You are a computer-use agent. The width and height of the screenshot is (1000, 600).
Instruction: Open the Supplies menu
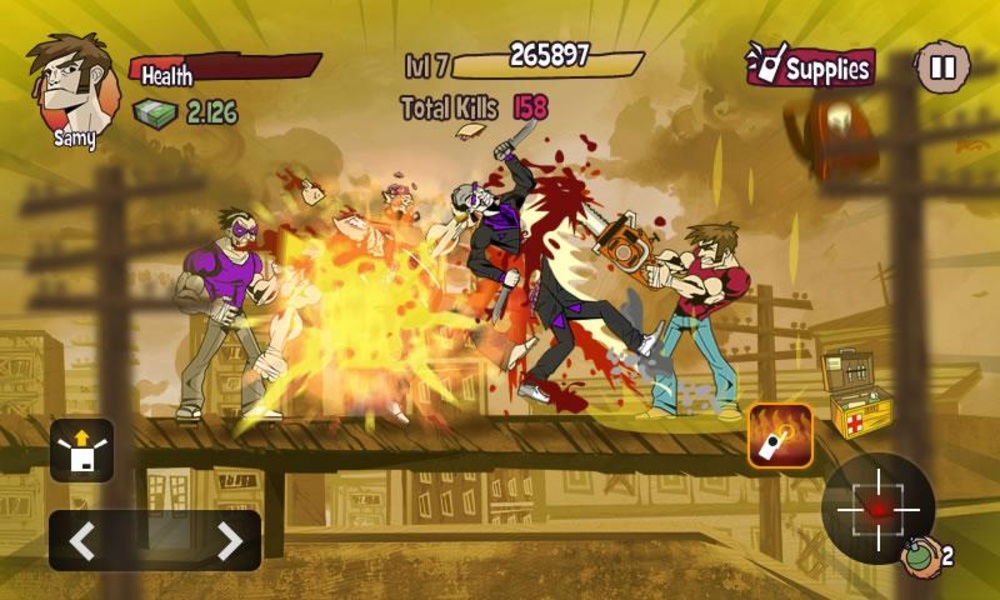(x=810, y=67)
